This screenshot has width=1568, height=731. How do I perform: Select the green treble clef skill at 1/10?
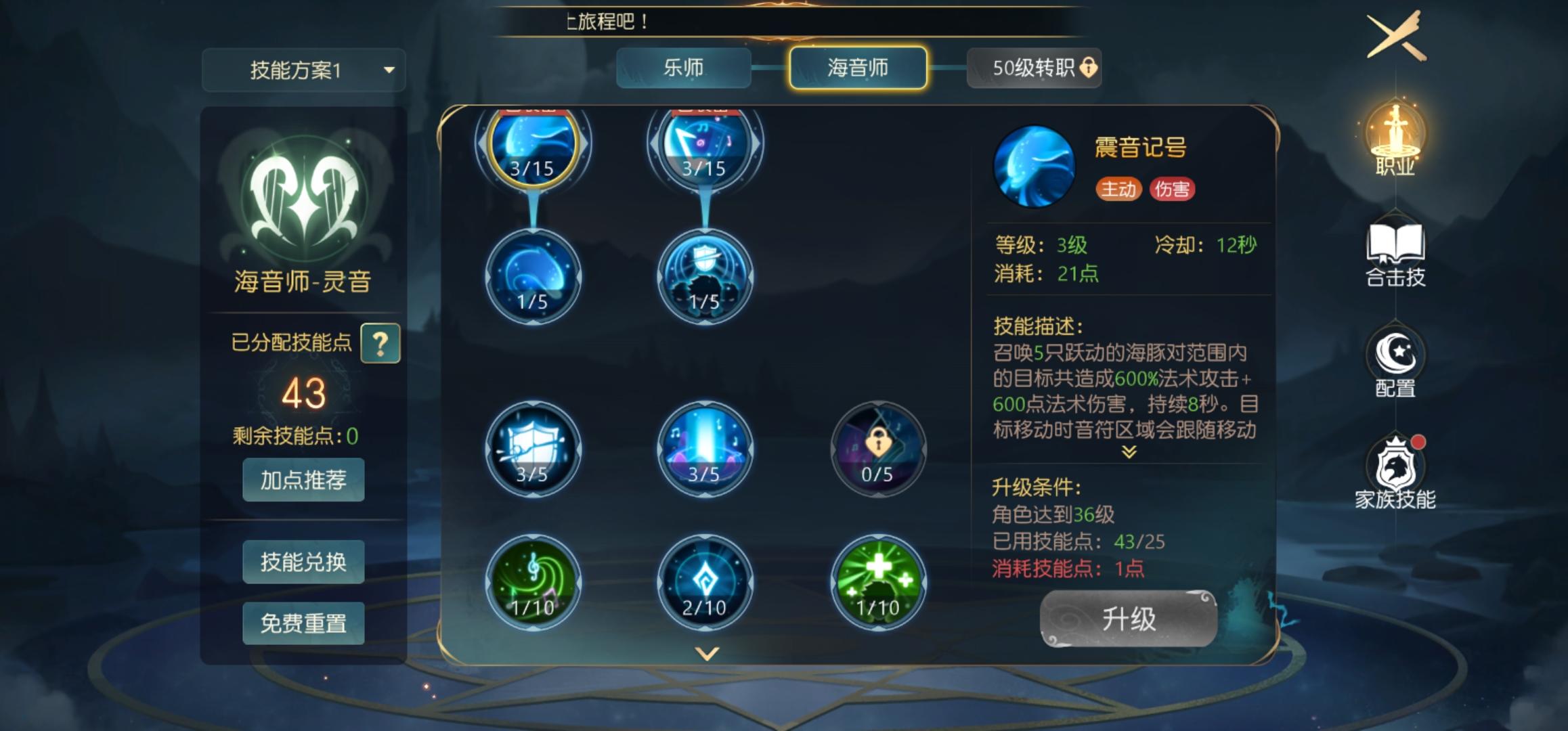[533, 582]
